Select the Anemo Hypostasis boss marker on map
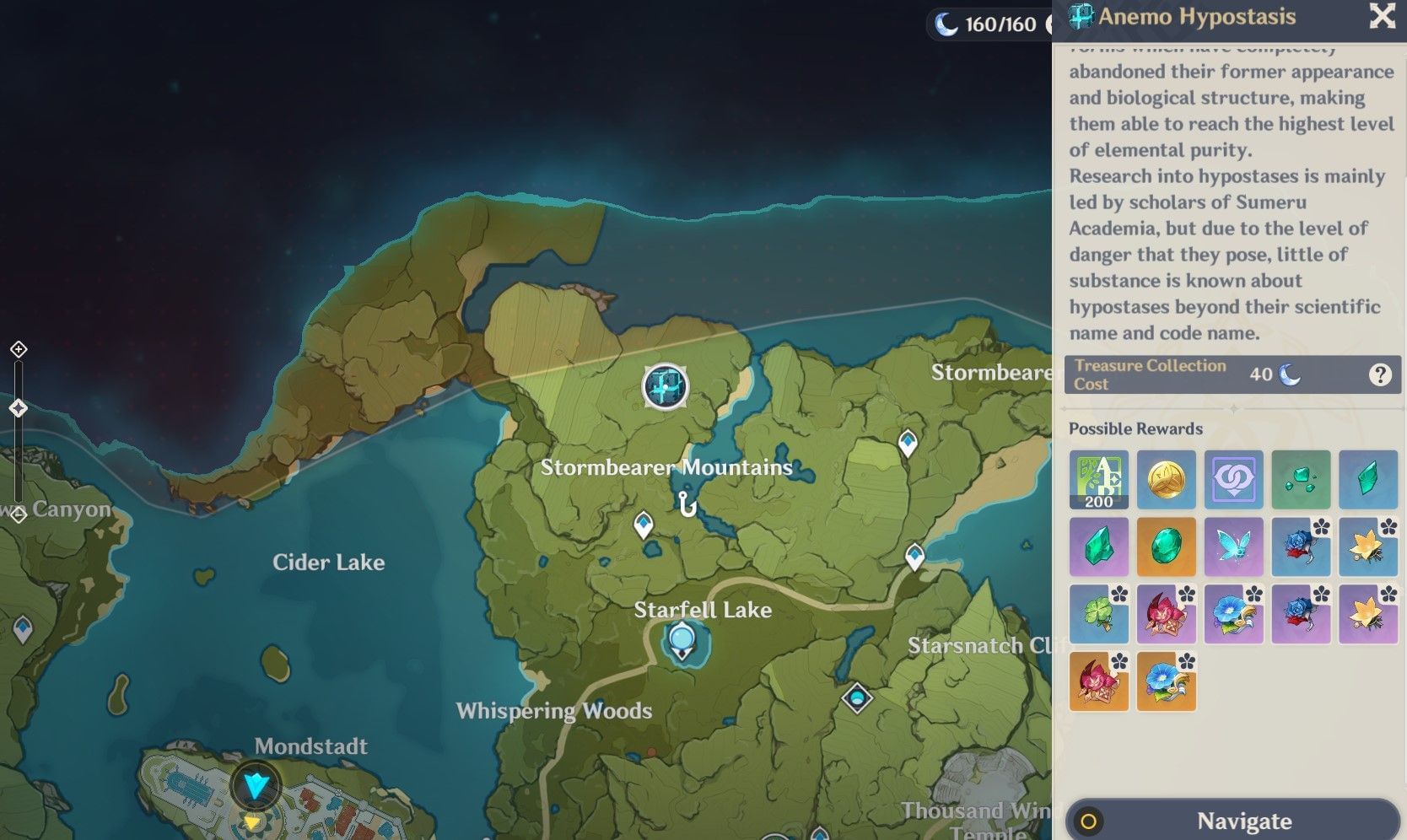Screen dimensions: 1407x840 pos(666,387)
